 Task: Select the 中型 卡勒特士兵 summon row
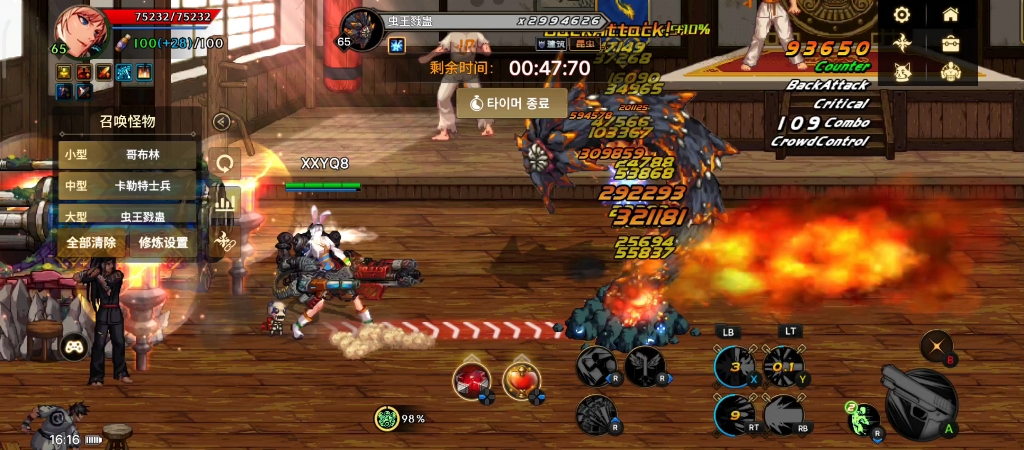127,186
